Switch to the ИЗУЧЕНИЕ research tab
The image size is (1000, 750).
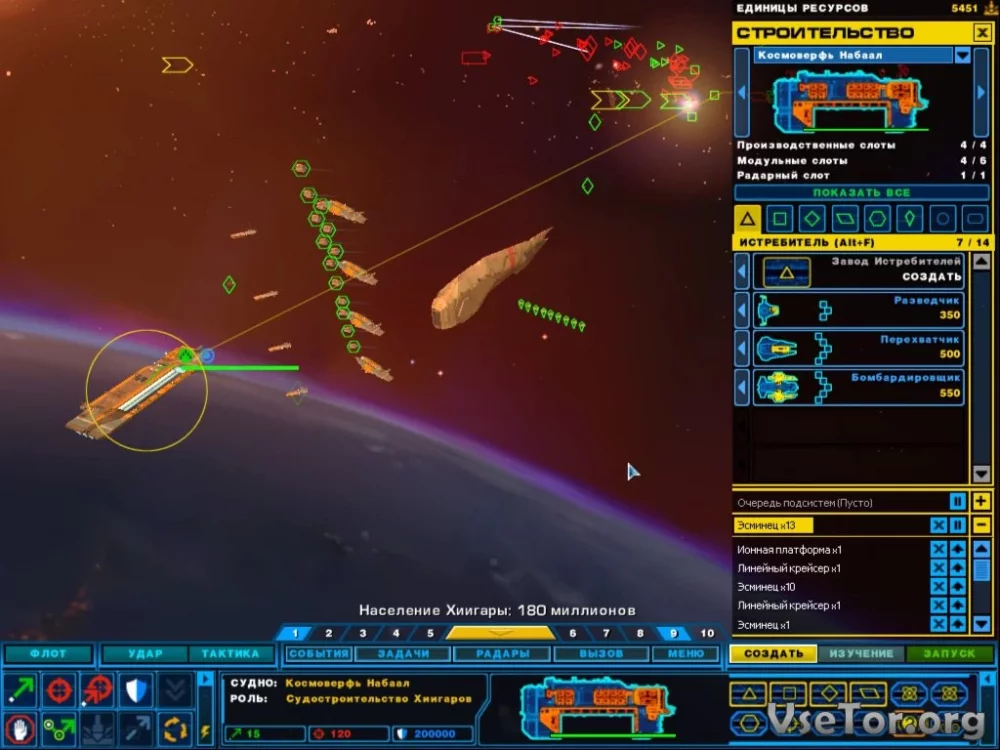coord(860,654)
